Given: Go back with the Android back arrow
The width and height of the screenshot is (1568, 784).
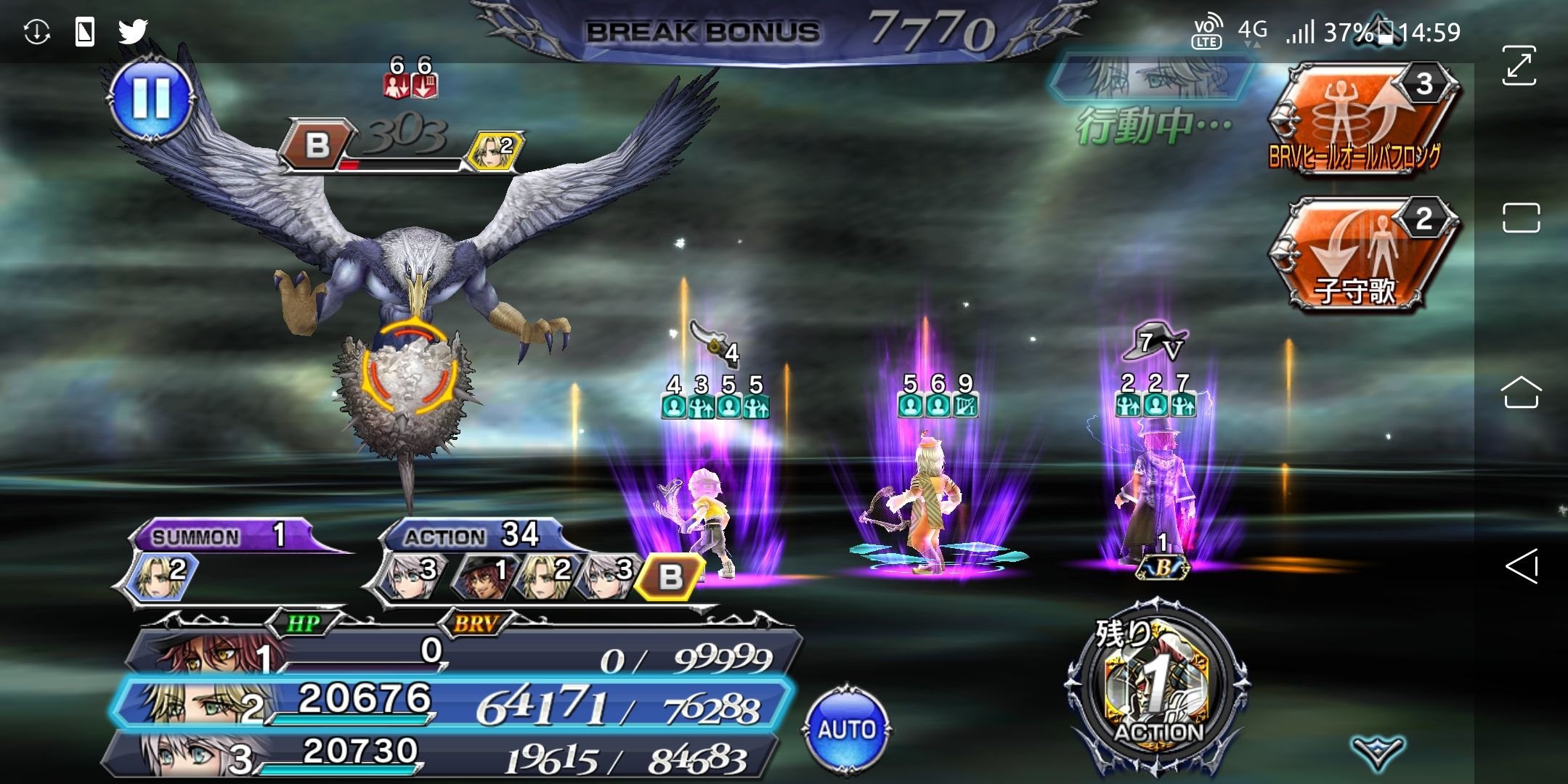Looking at the screenshot, I should (1521, 566).
